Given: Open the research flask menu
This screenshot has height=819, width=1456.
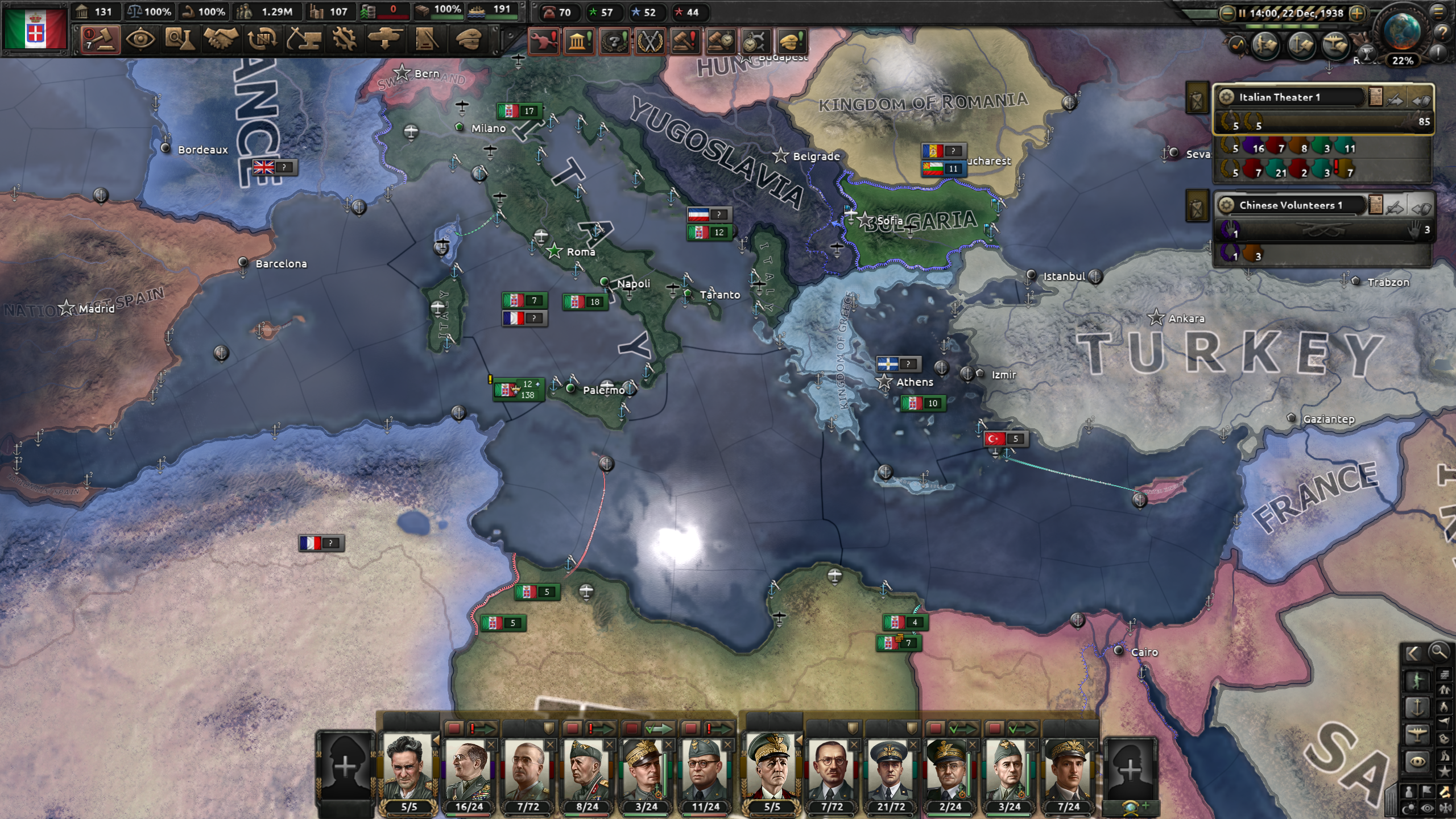Looking at the screenshot, I should [180, 40].
